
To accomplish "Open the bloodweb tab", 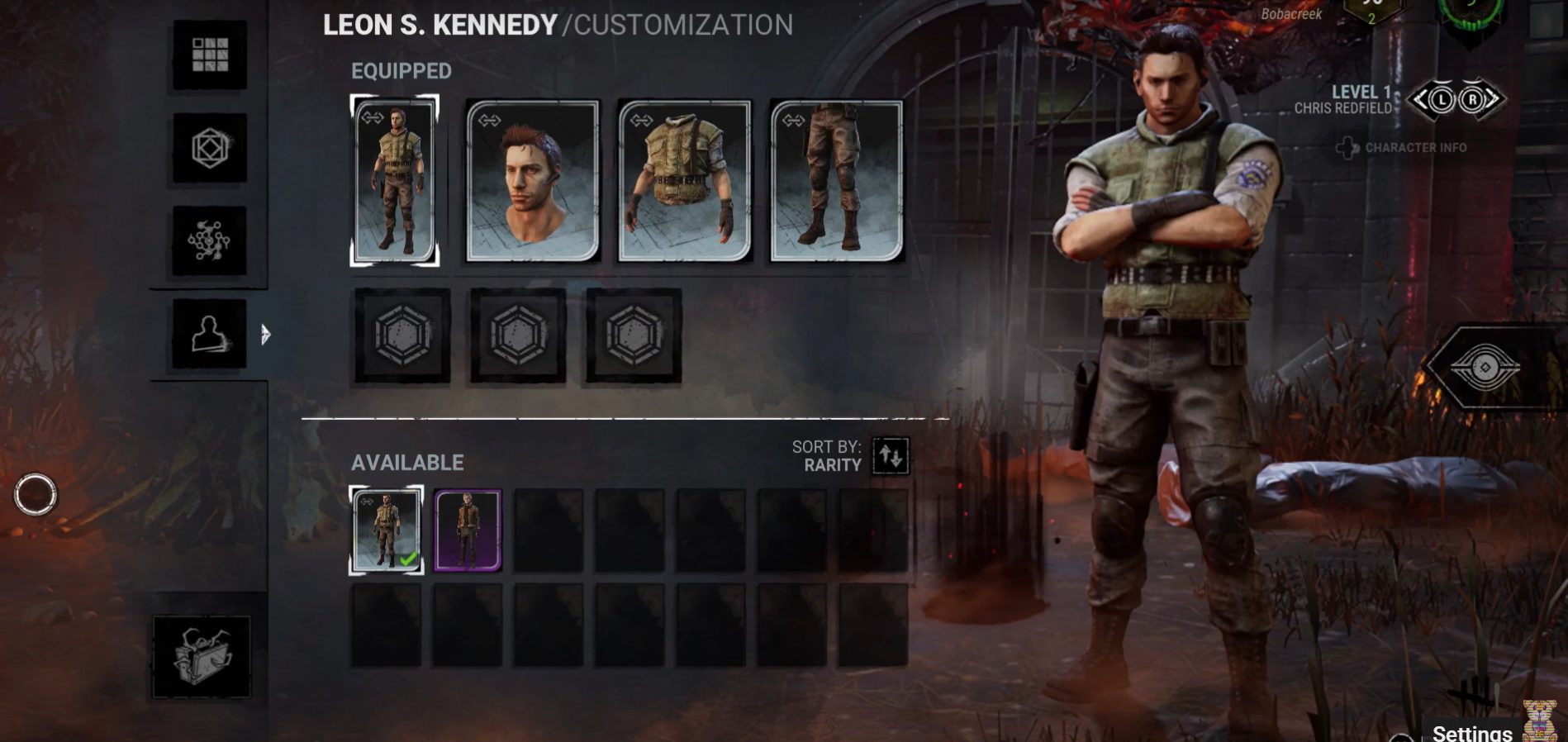I will pos(210,240).
